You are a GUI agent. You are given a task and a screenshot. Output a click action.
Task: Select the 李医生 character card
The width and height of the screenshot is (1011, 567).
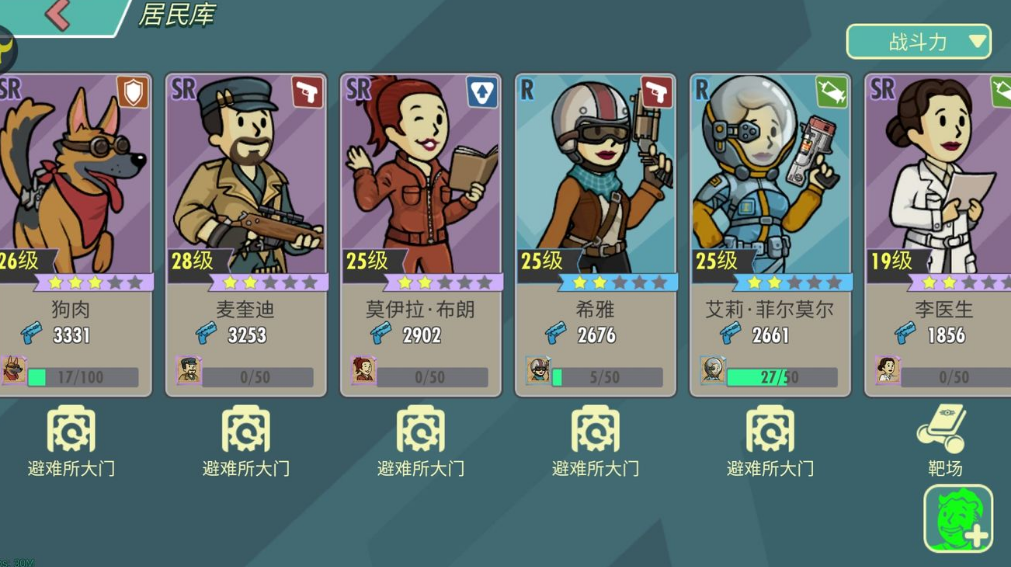pyautogui.click(x=940, y=235)
